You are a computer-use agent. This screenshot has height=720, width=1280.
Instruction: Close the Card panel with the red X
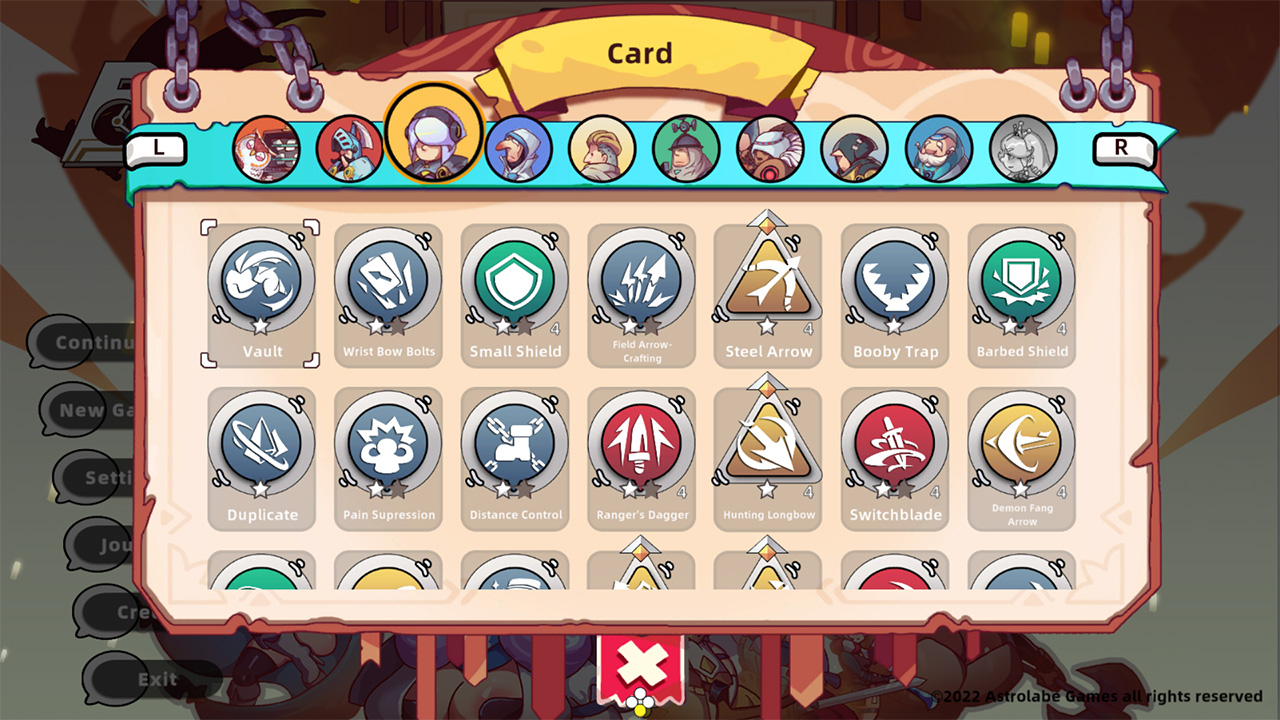point(640,663)
